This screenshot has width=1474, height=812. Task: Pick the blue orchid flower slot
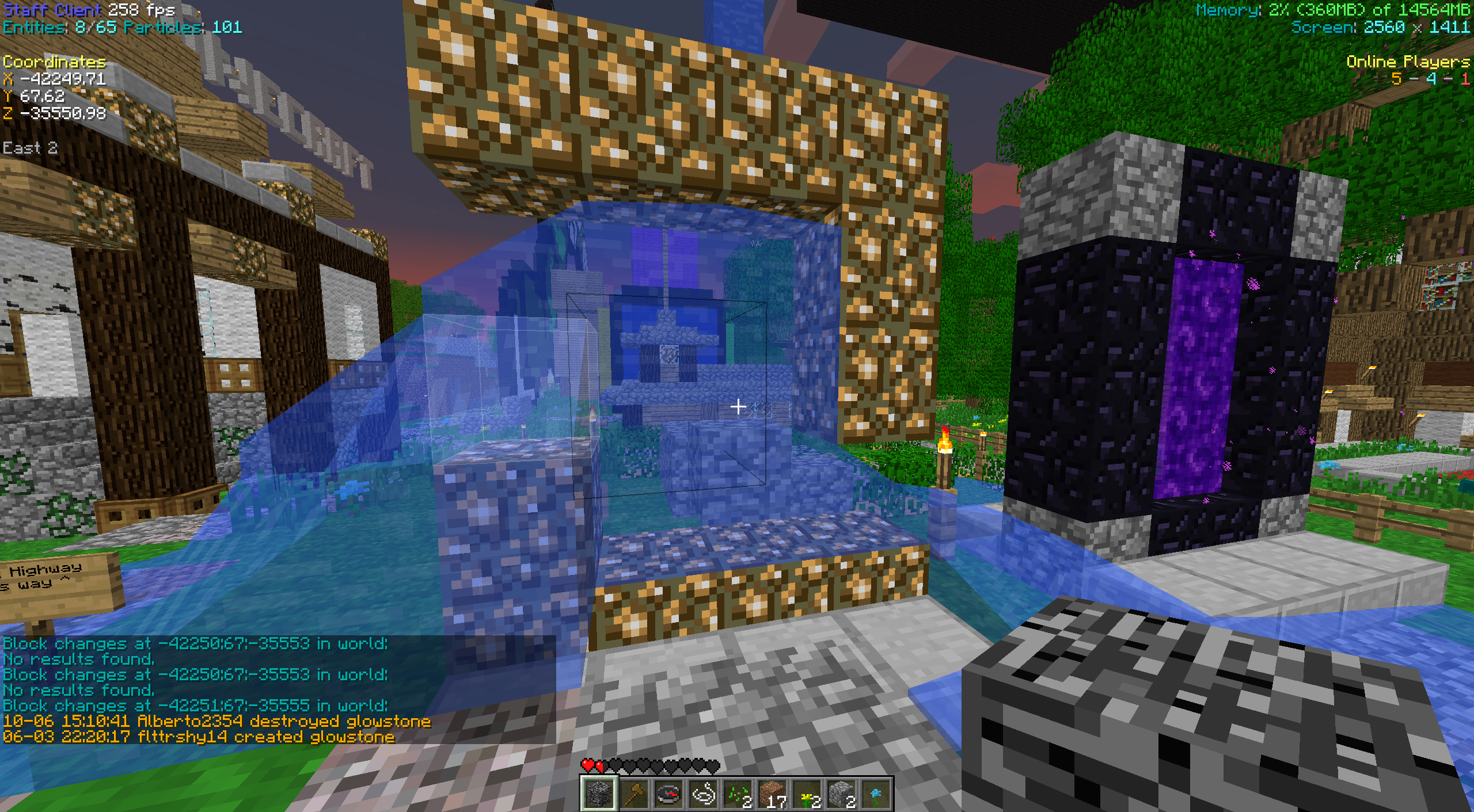click(875, 794)
